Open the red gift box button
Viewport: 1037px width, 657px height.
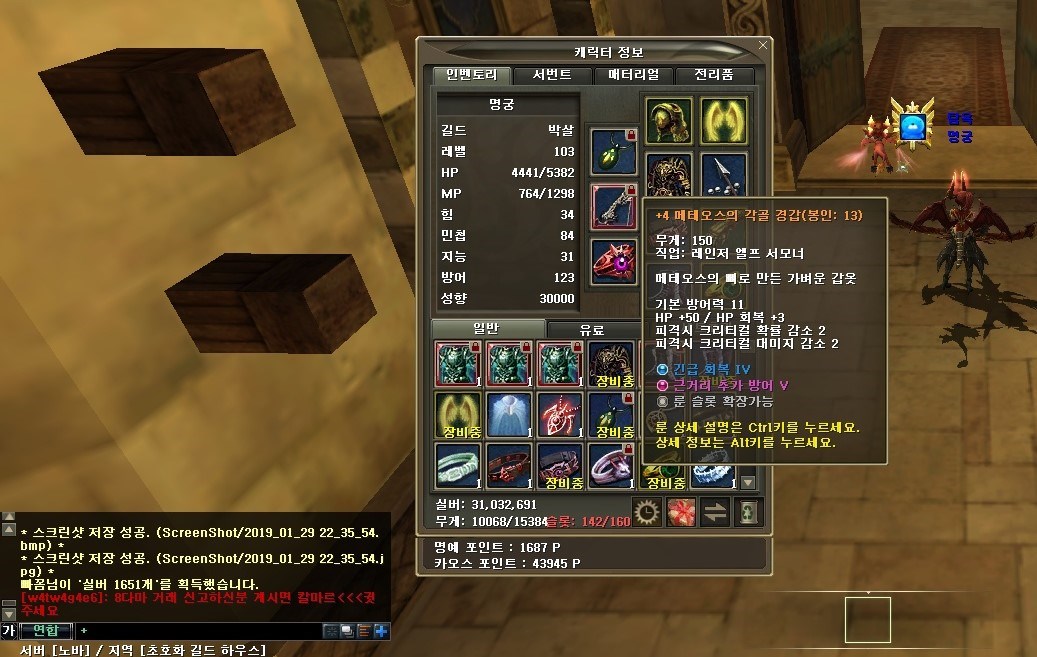681,512
